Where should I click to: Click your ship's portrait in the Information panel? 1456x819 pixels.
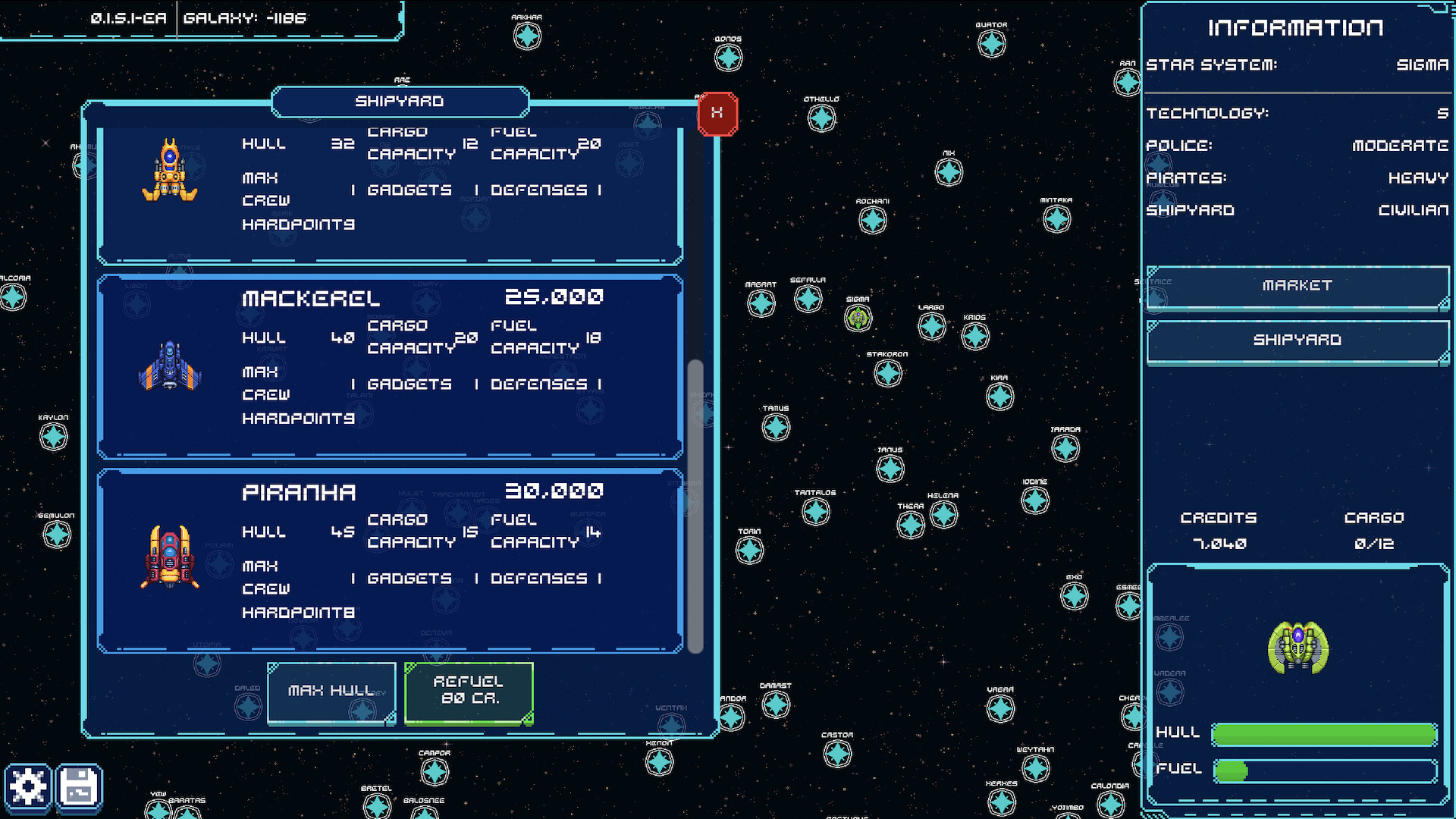pos(1297,648)
